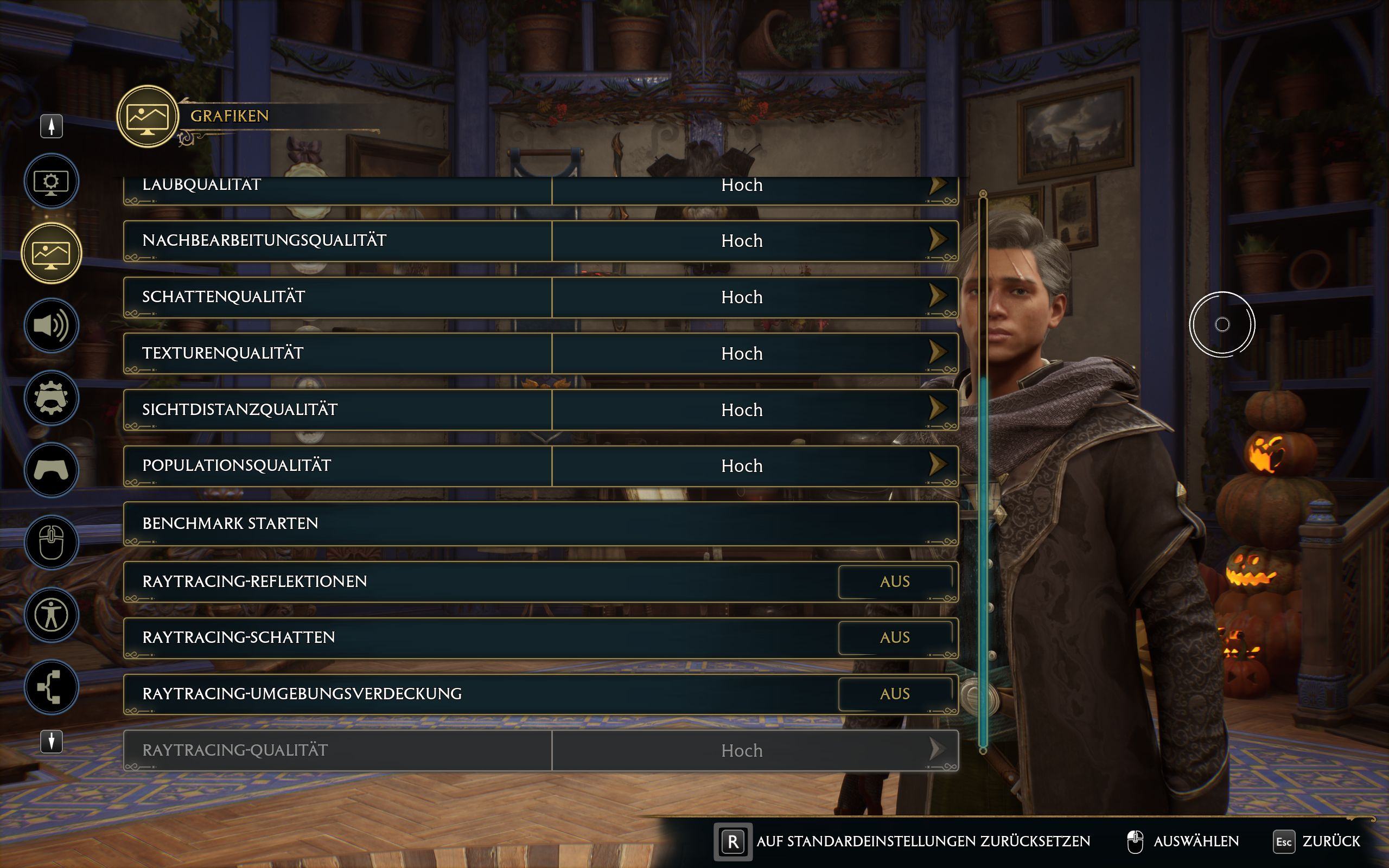Viewport: 1389px width, 868px height.
Task: Switch to the audio settings tab
Action: point(51,325)
